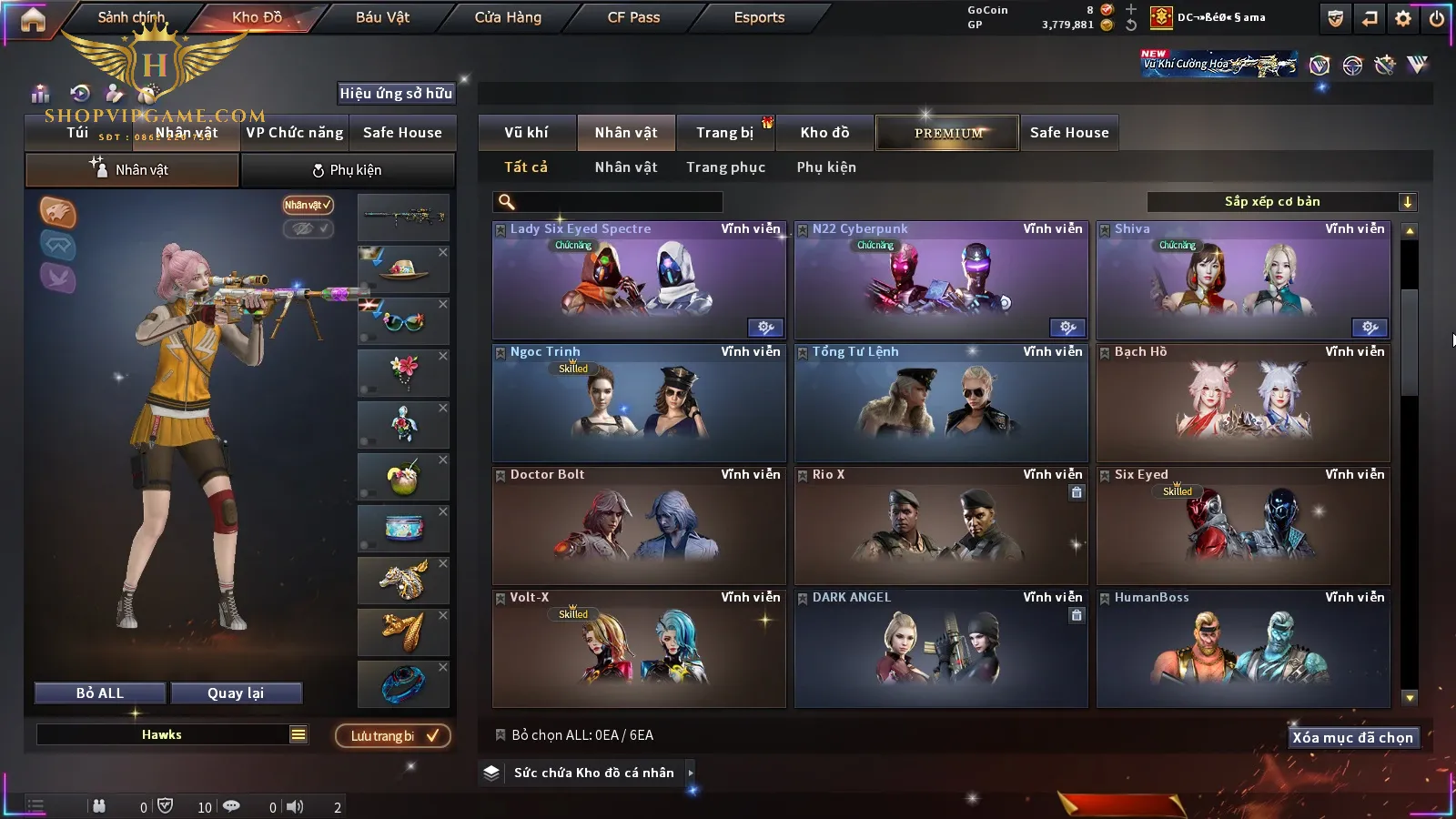
Task: Save loadout with Lưu trang bị
Action: (393, 736)
